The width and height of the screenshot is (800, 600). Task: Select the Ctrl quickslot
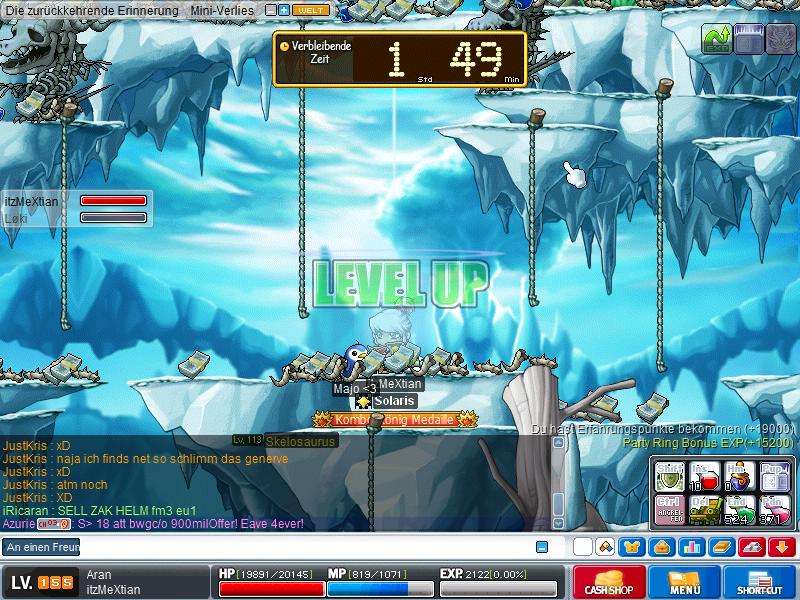pyautogui.click(x=670, y=509)
